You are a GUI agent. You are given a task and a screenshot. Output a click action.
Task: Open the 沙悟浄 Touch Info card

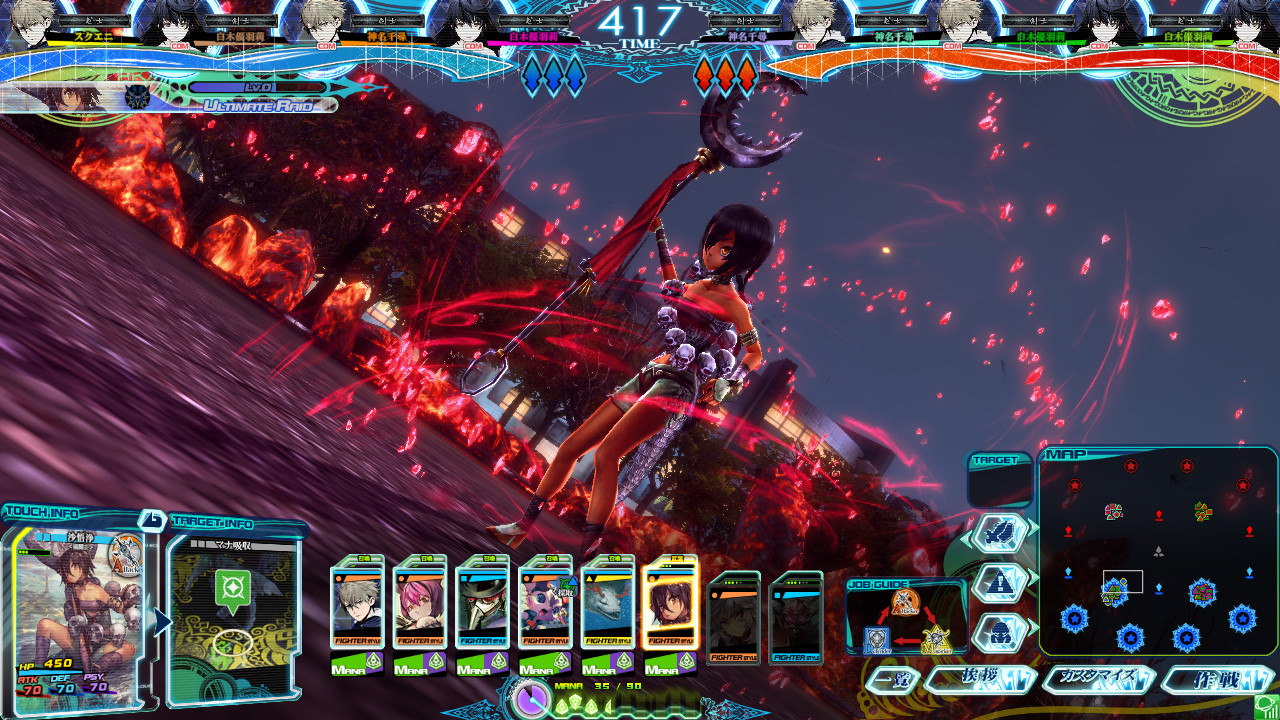coord(78,610)
